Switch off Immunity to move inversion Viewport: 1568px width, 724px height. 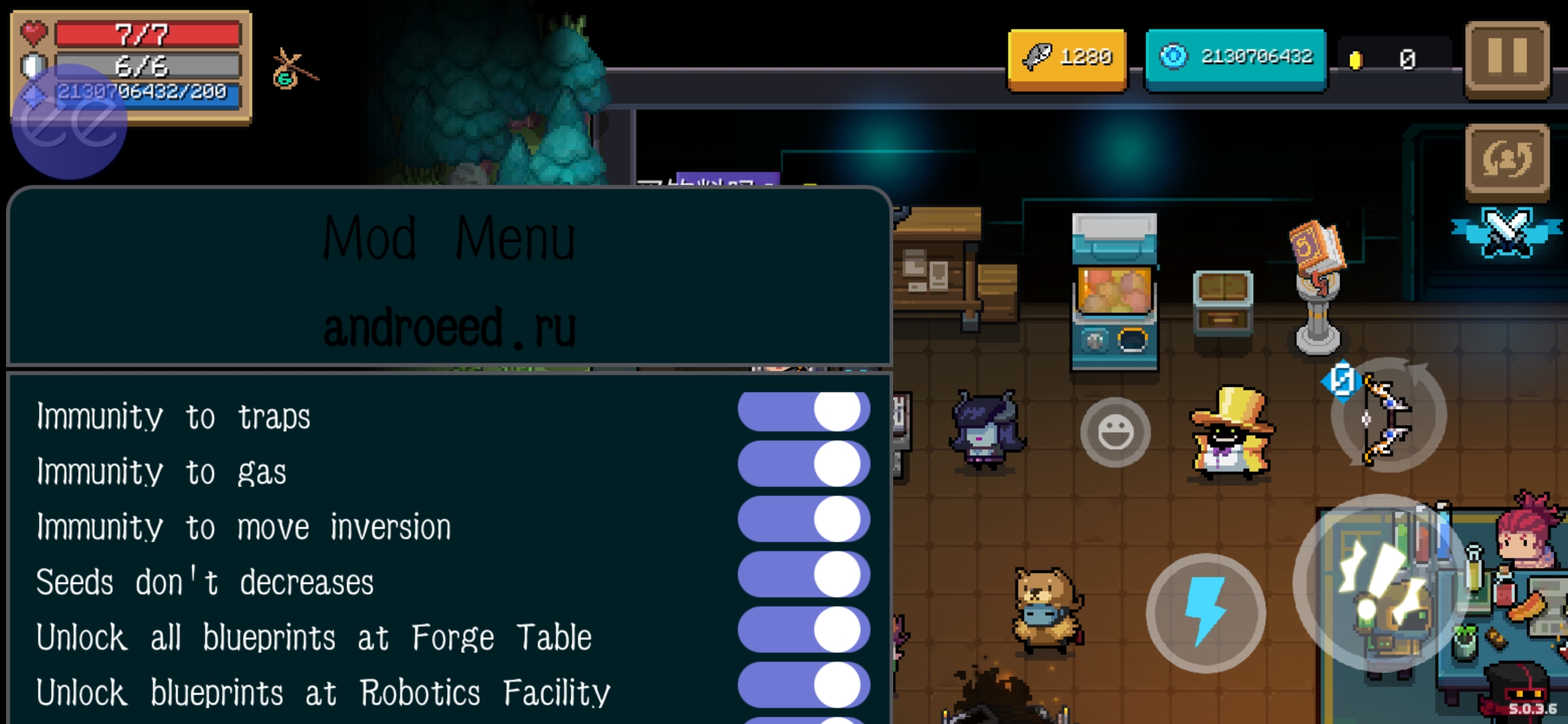pos(803,520)
